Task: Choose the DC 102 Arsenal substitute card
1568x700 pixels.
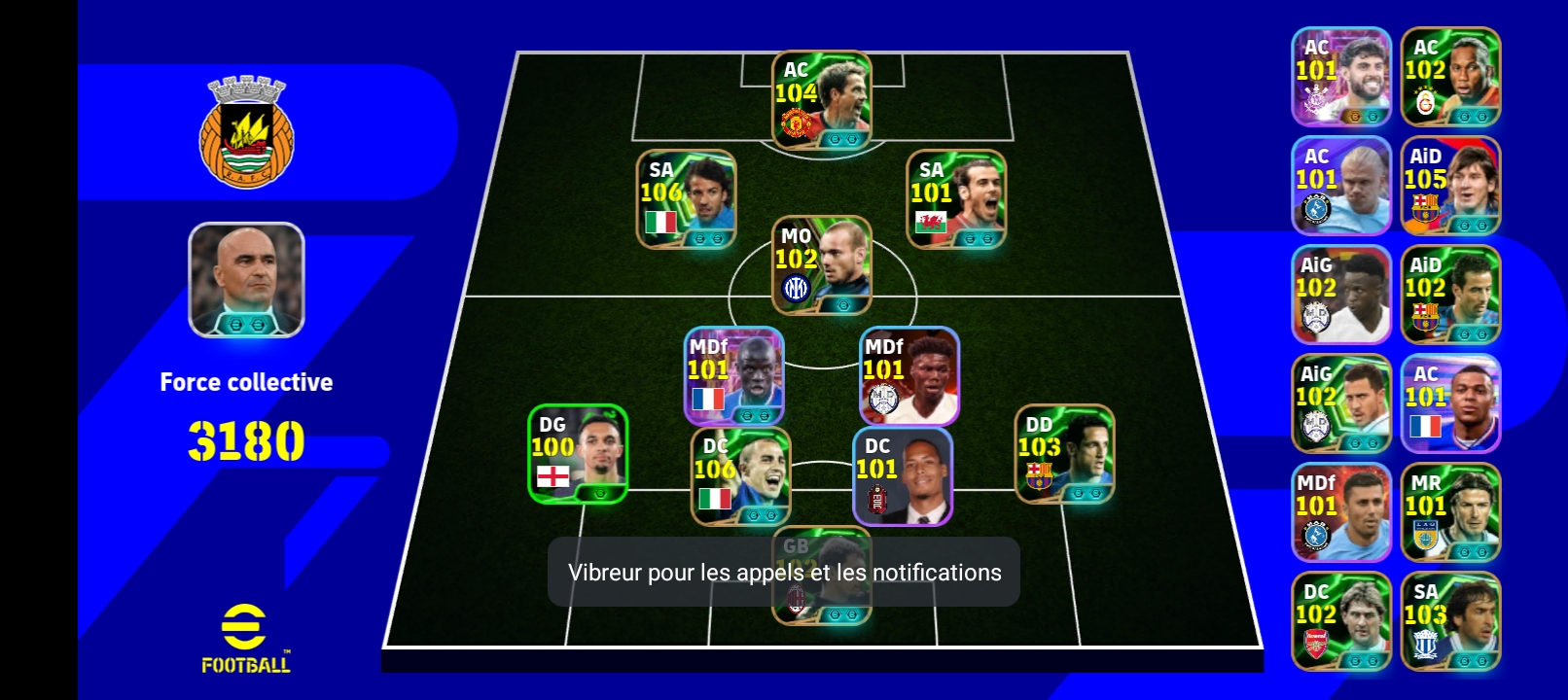Action: click(x=1341, y=621)
